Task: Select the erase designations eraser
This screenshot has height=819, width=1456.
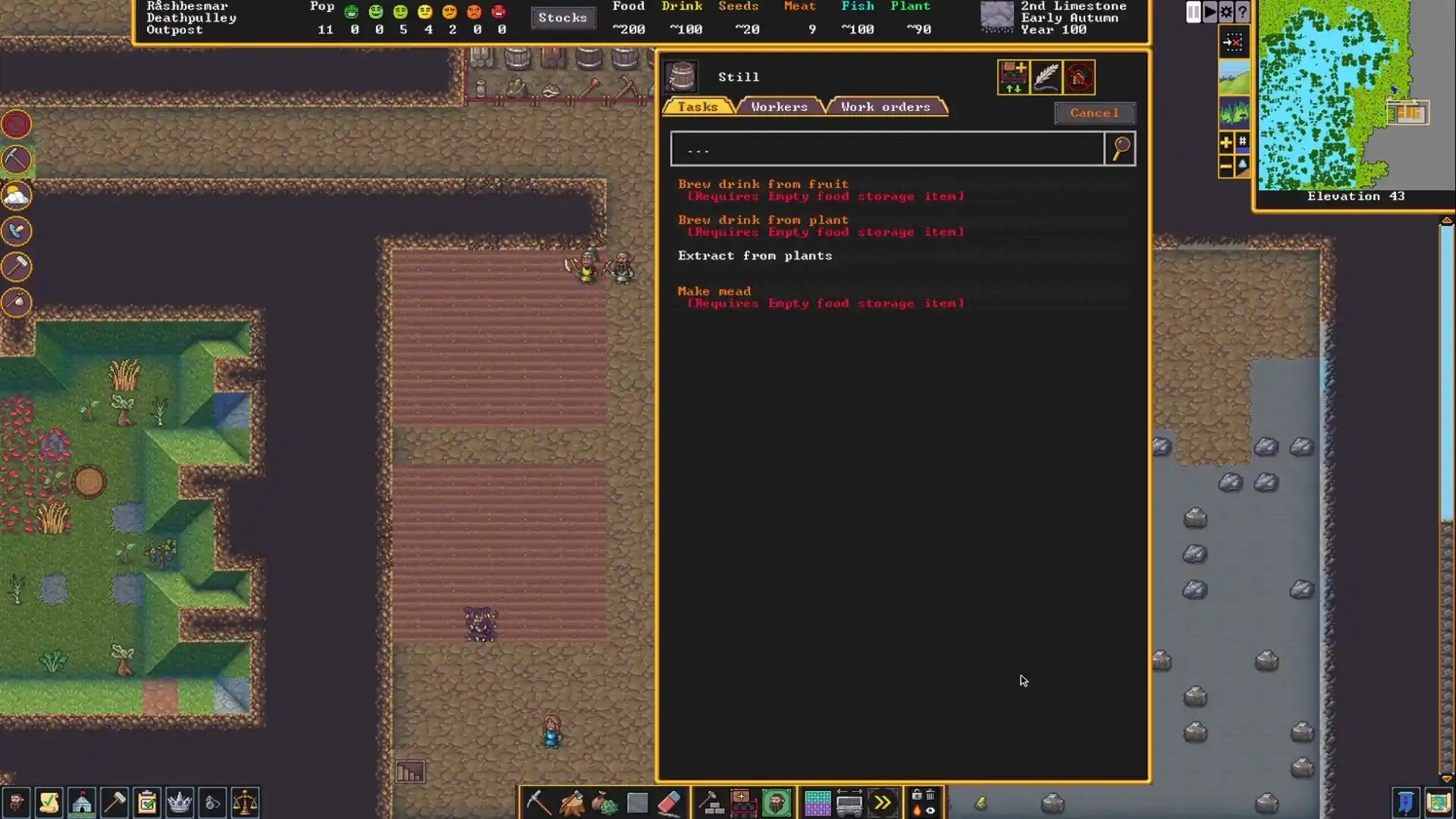Action: tap(670, 802)
